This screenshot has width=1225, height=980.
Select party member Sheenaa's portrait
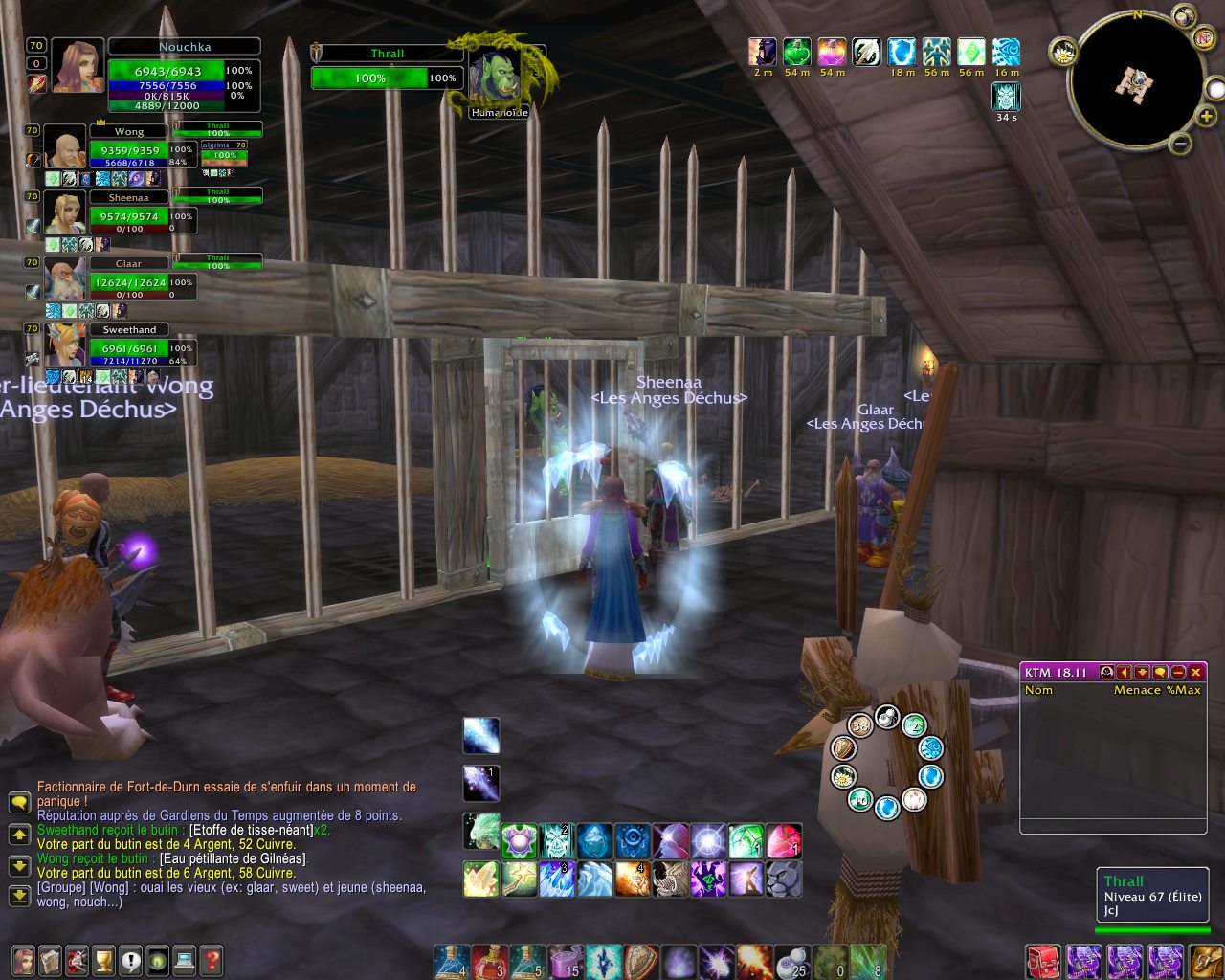pos(65,213)
